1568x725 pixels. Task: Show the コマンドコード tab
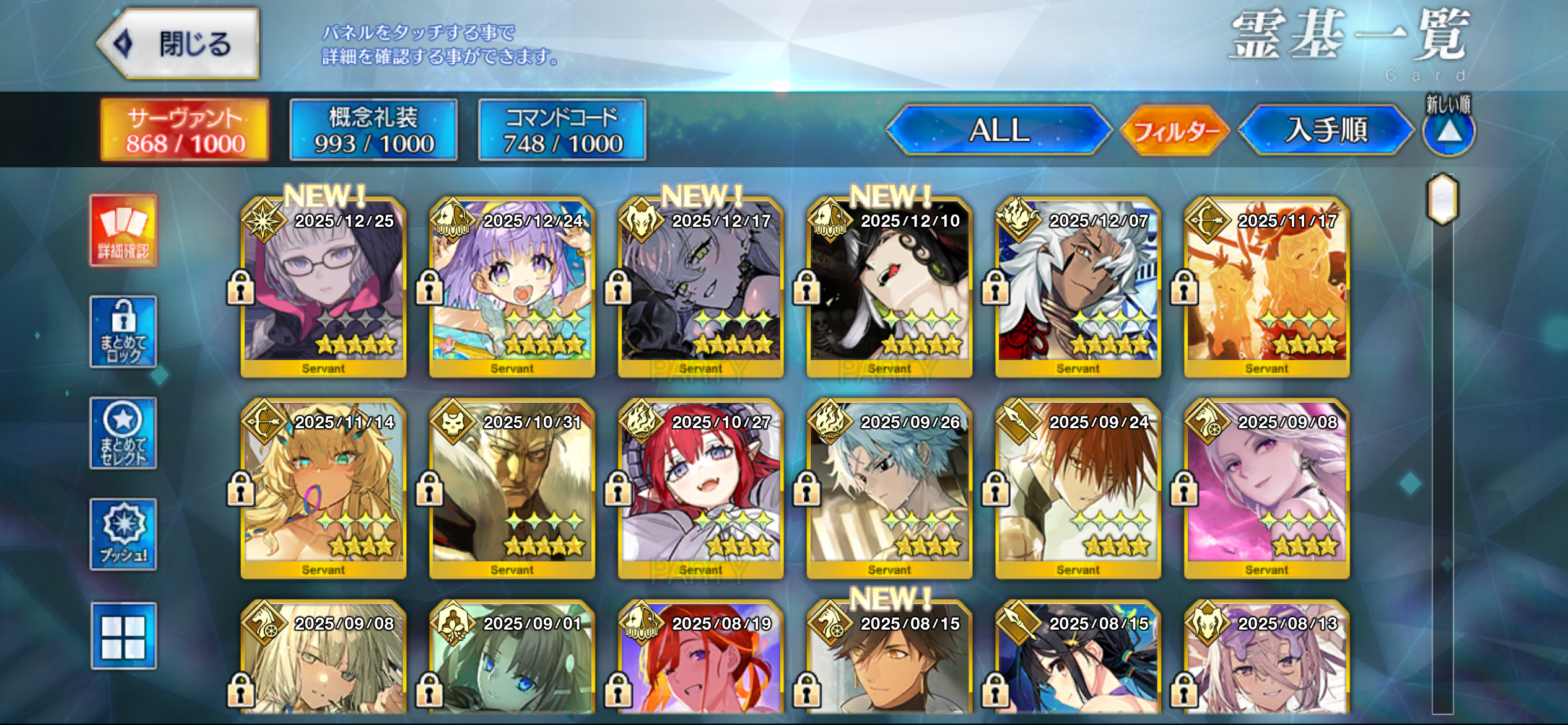[x=562, y=130]
